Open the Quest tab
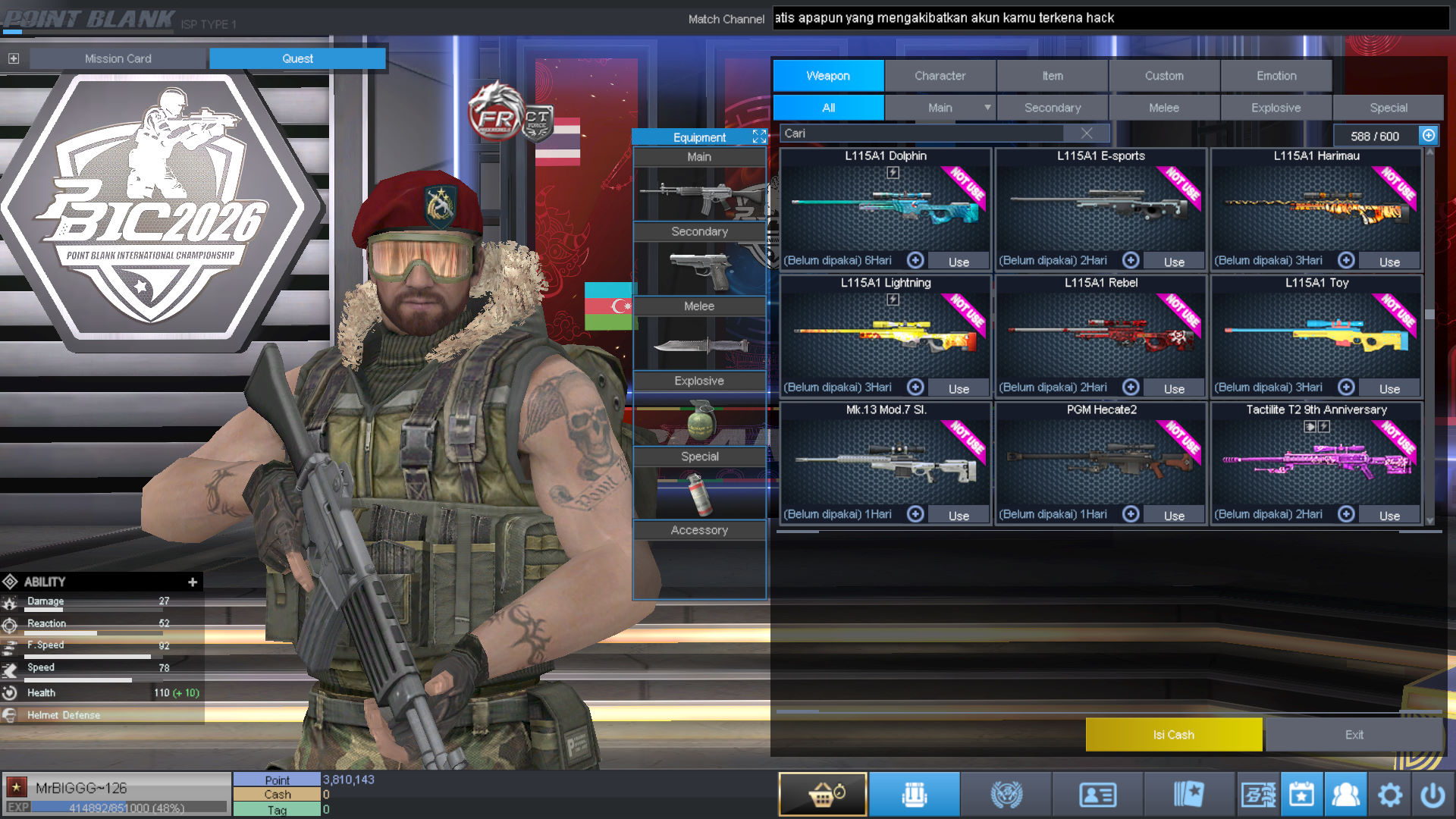This screenshot has height=819, width=1456. [297, 58]
